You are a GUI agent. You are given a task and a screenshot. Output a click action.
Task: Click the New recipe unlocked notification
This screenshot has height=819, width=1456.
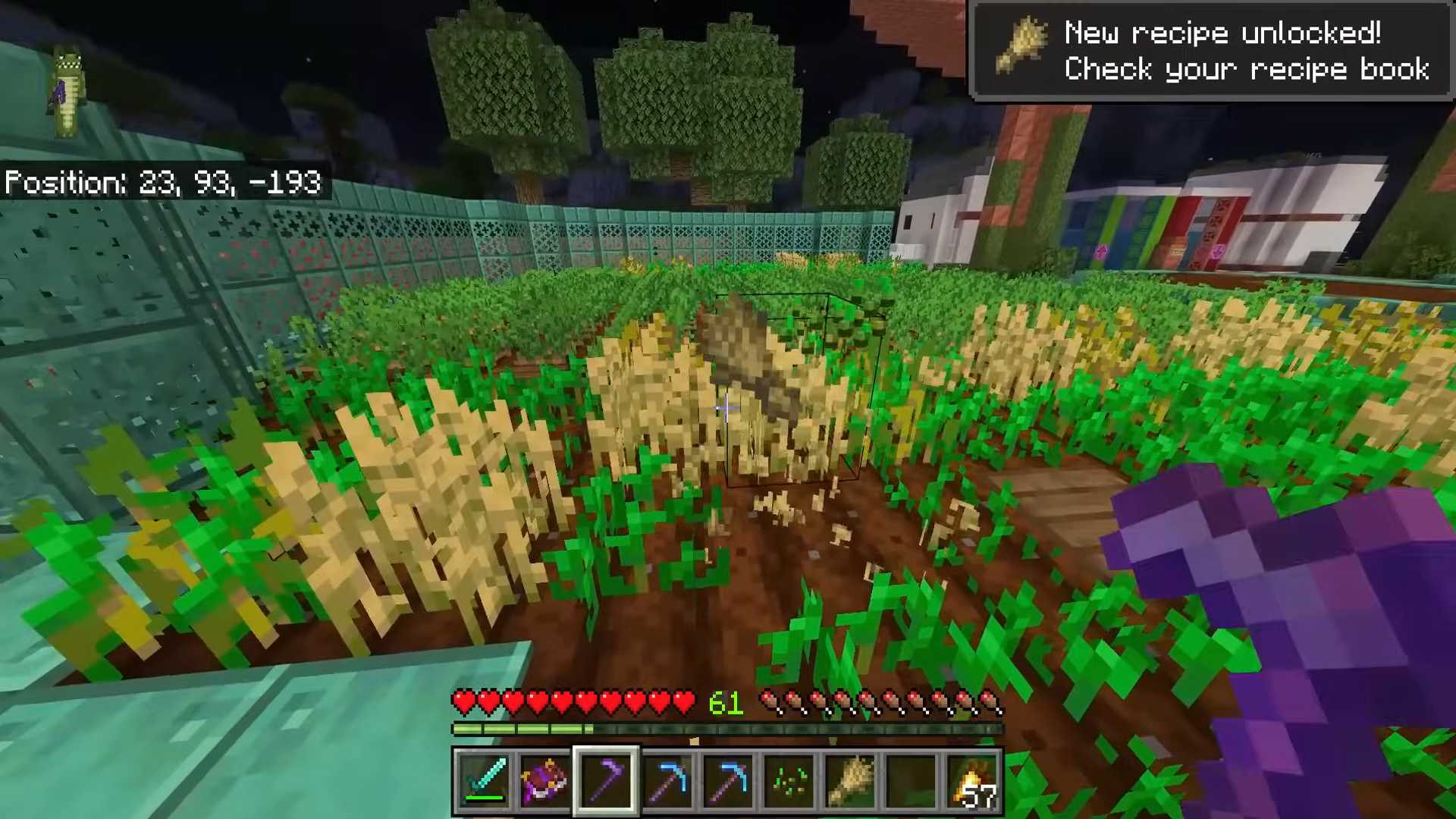tap(1211, 51)
